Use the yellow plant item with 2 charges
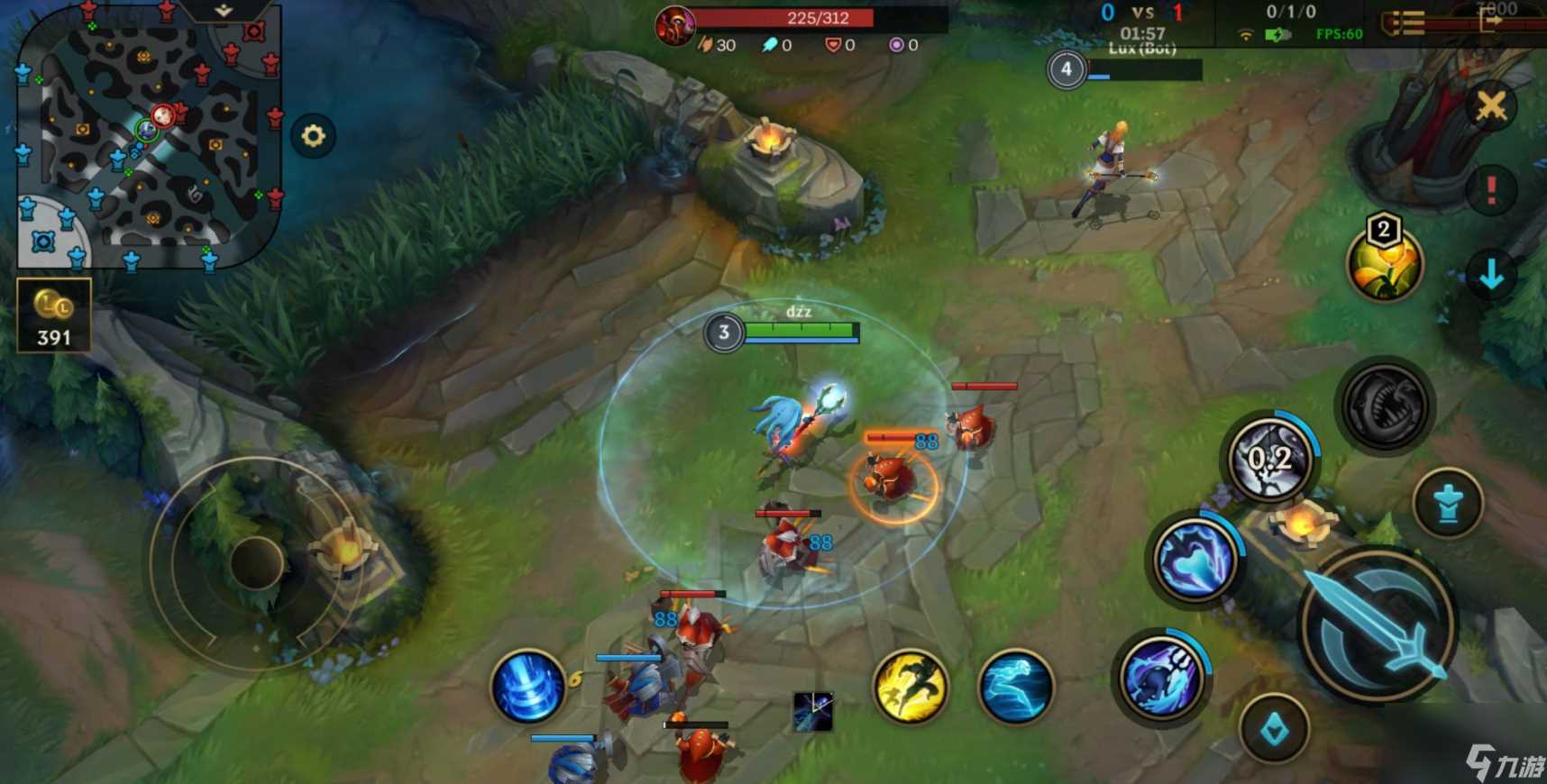The height and width of the screenshot is (784, 1547). 1384,263
